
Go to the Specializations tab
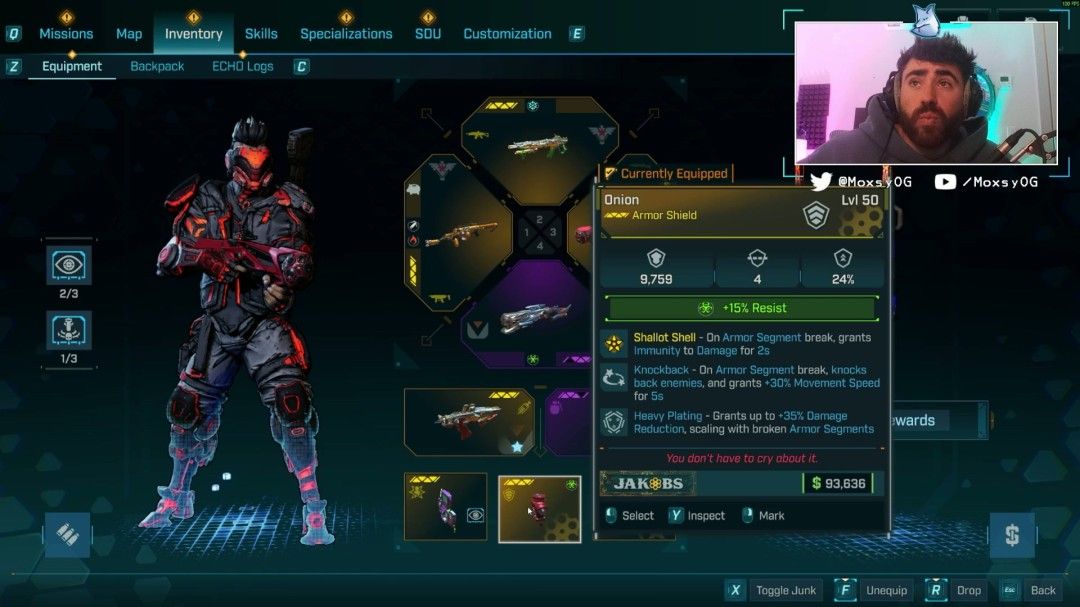tap(346, 33)
